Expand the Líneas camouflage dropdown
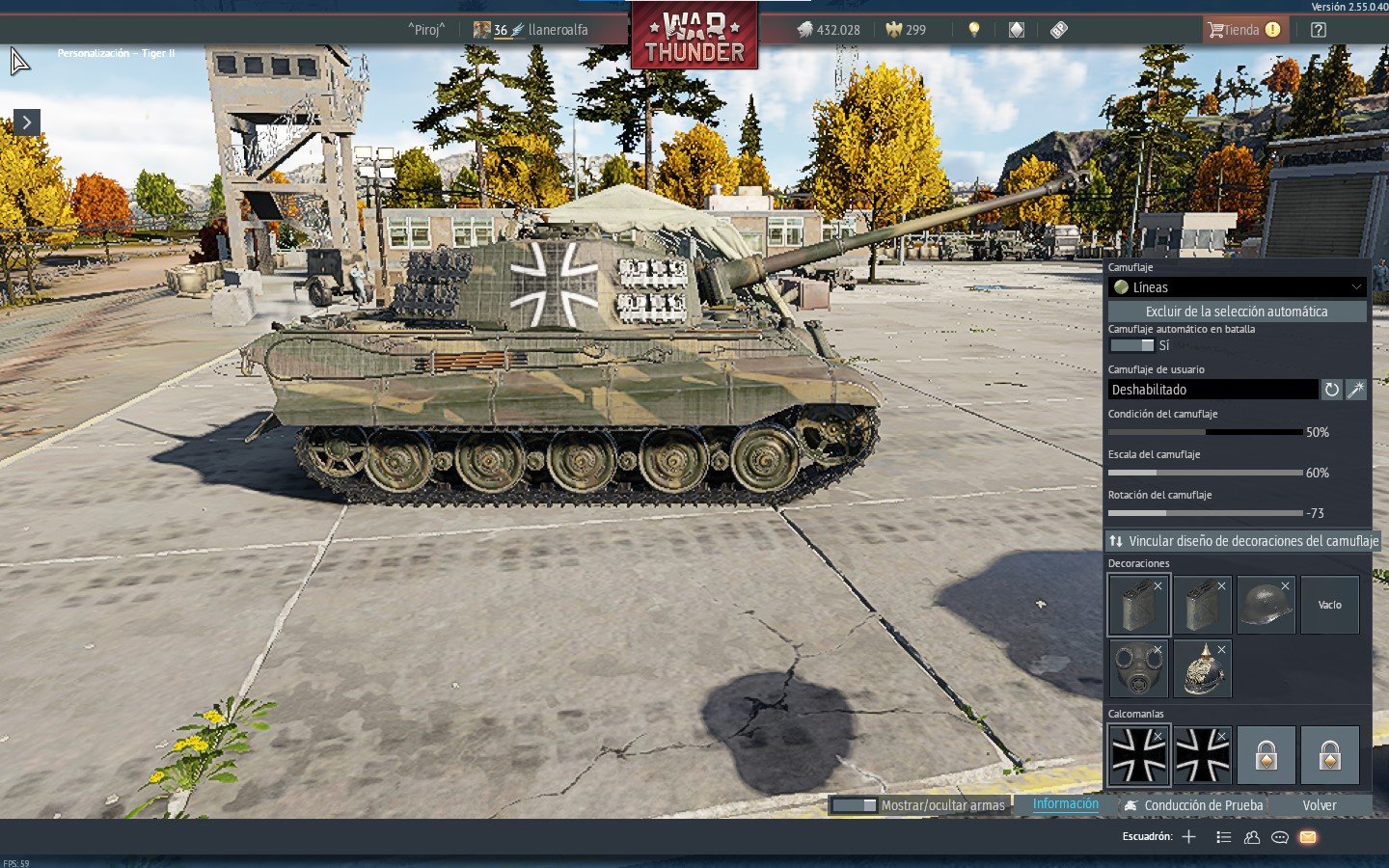 [x=1238, y=287]
